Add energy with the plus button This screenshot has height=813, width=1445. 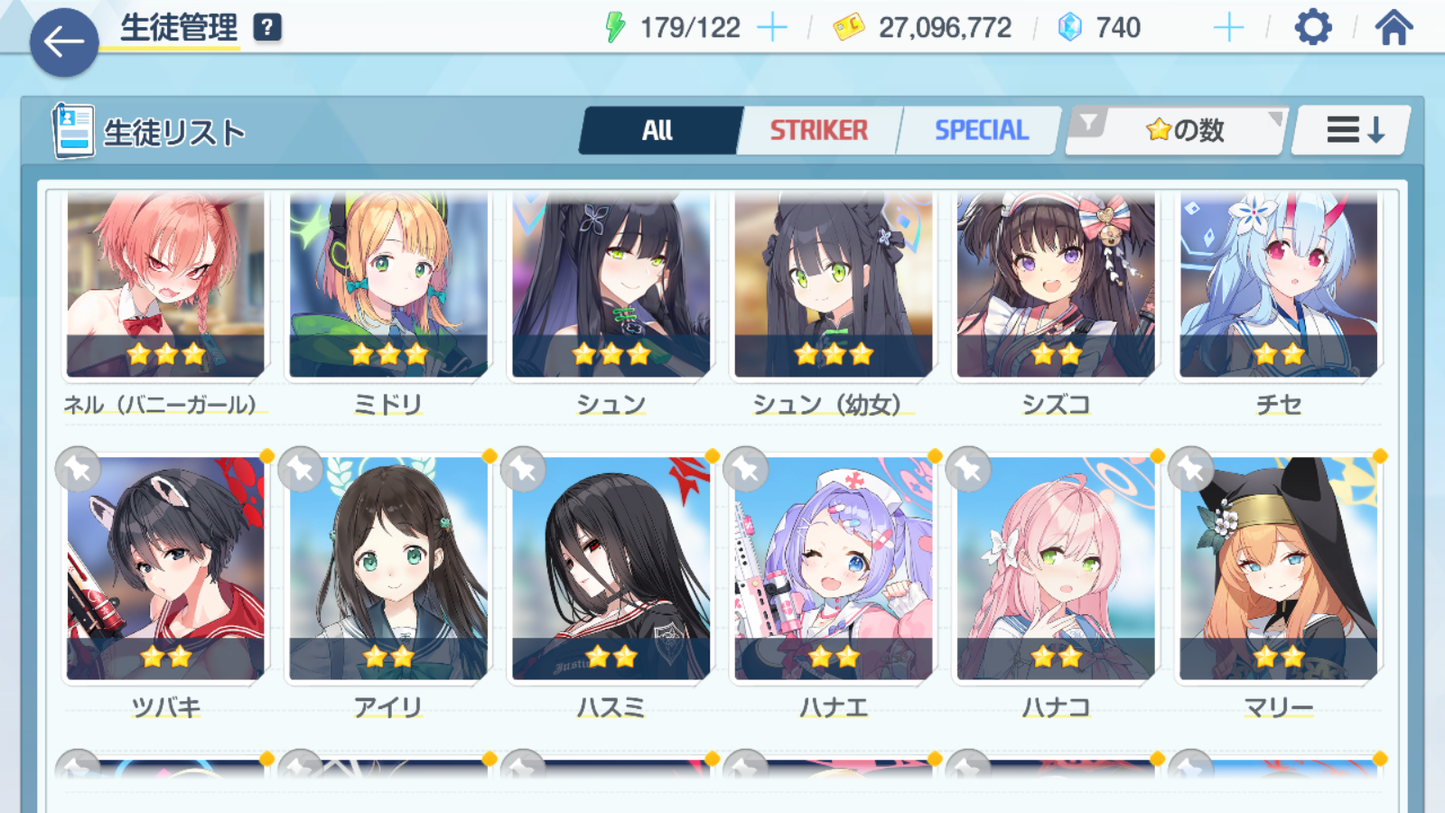[772, 28]
